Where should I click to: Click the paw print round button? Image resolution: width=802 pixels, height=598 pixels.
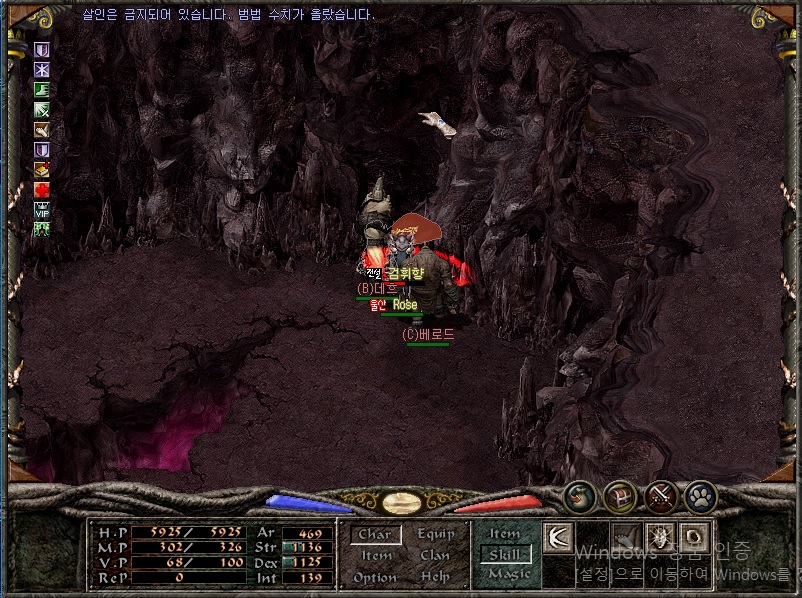[701, 496]
